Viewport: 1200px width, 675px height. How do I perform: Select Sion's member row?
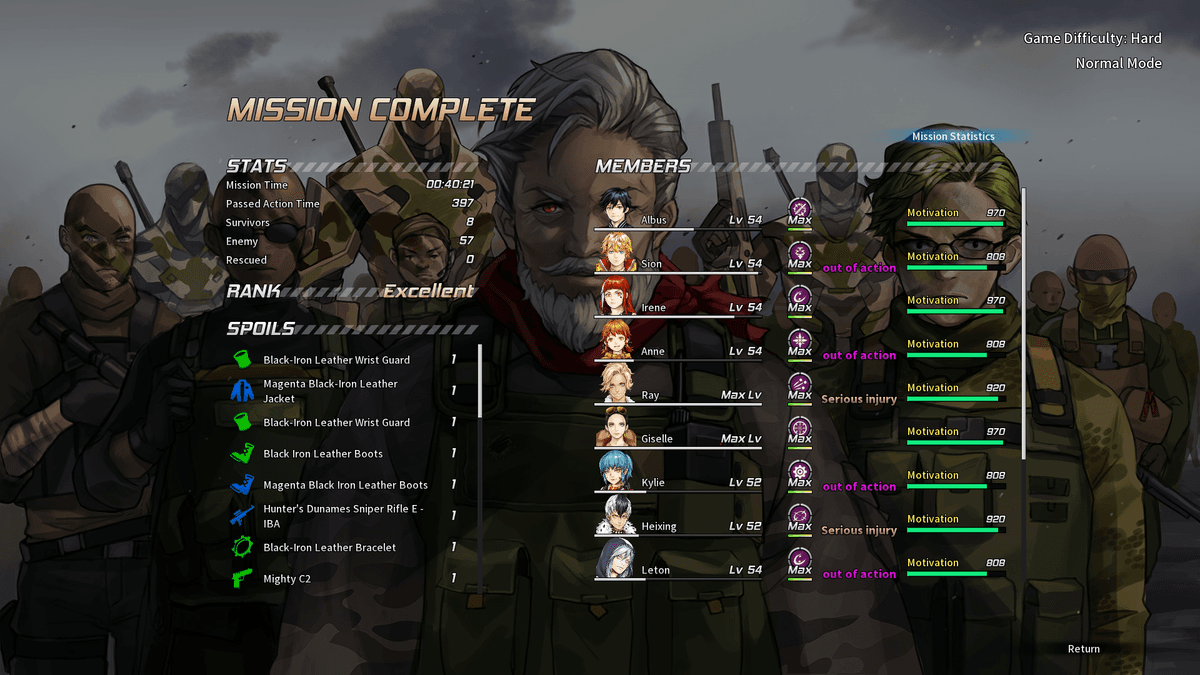(x=679, y=264)
